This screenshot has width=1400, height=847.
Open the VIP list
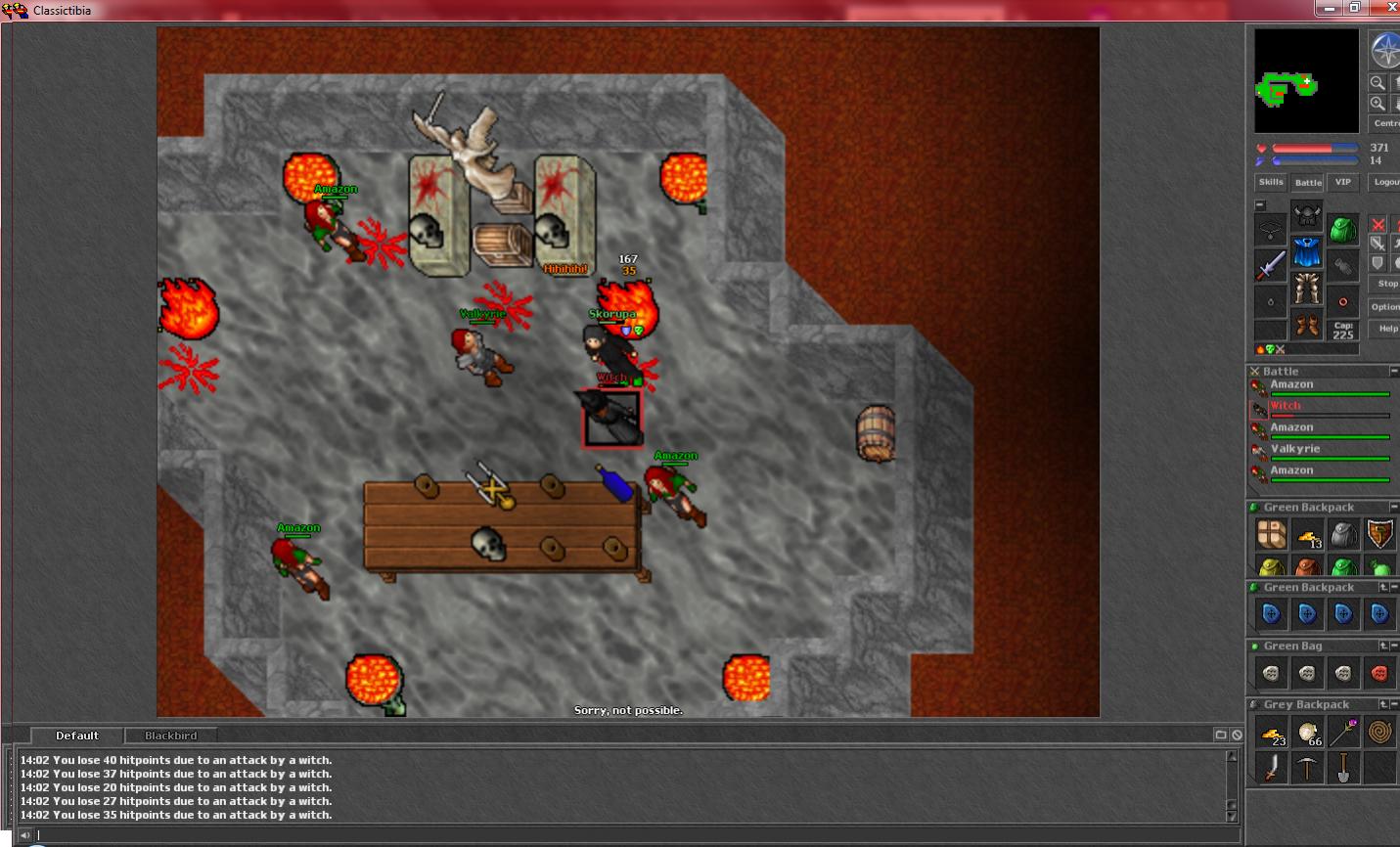pyautogui.click(x=1343, y=182)
